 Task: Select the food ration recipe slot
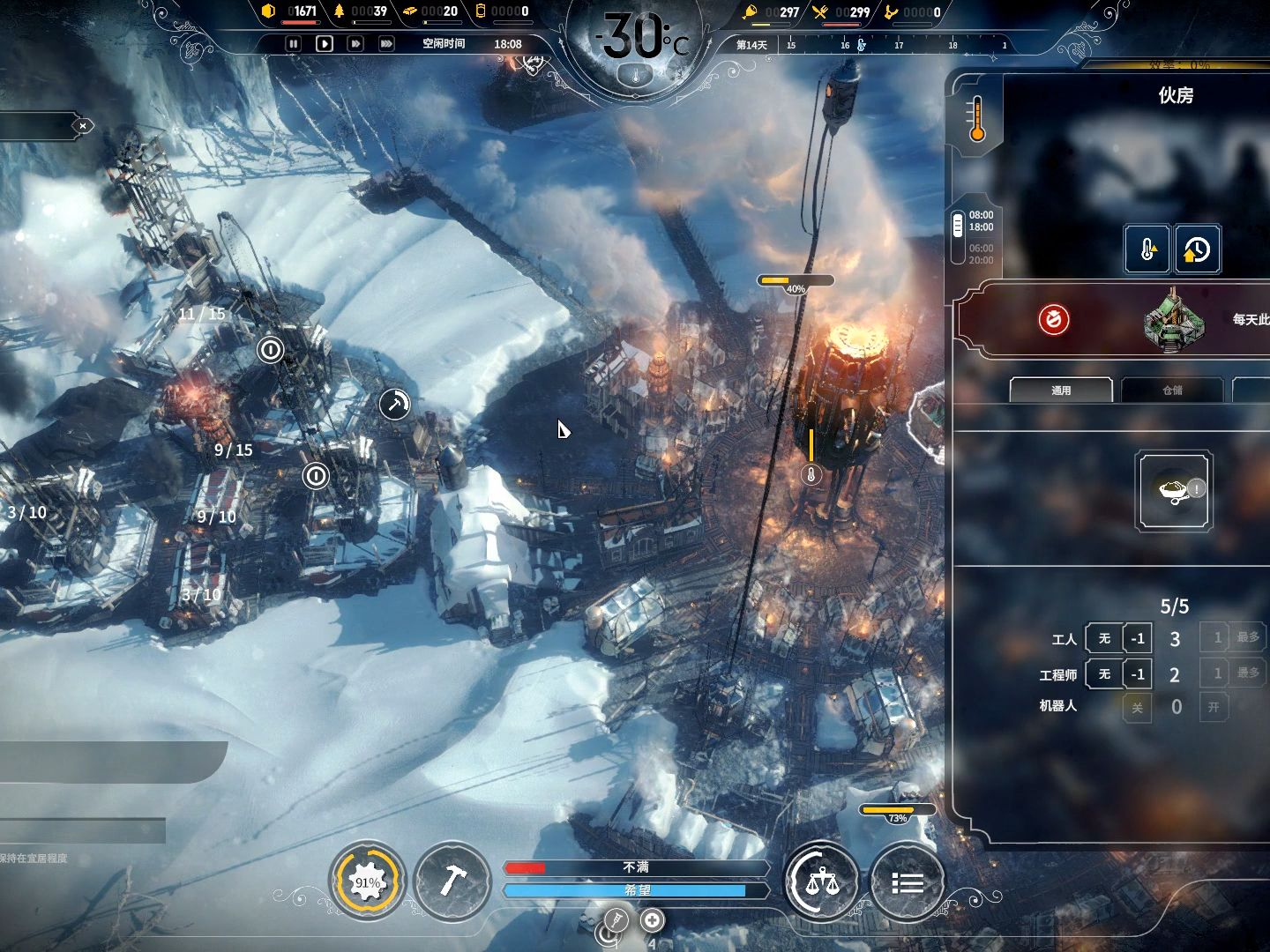[x=1175, y=490]
